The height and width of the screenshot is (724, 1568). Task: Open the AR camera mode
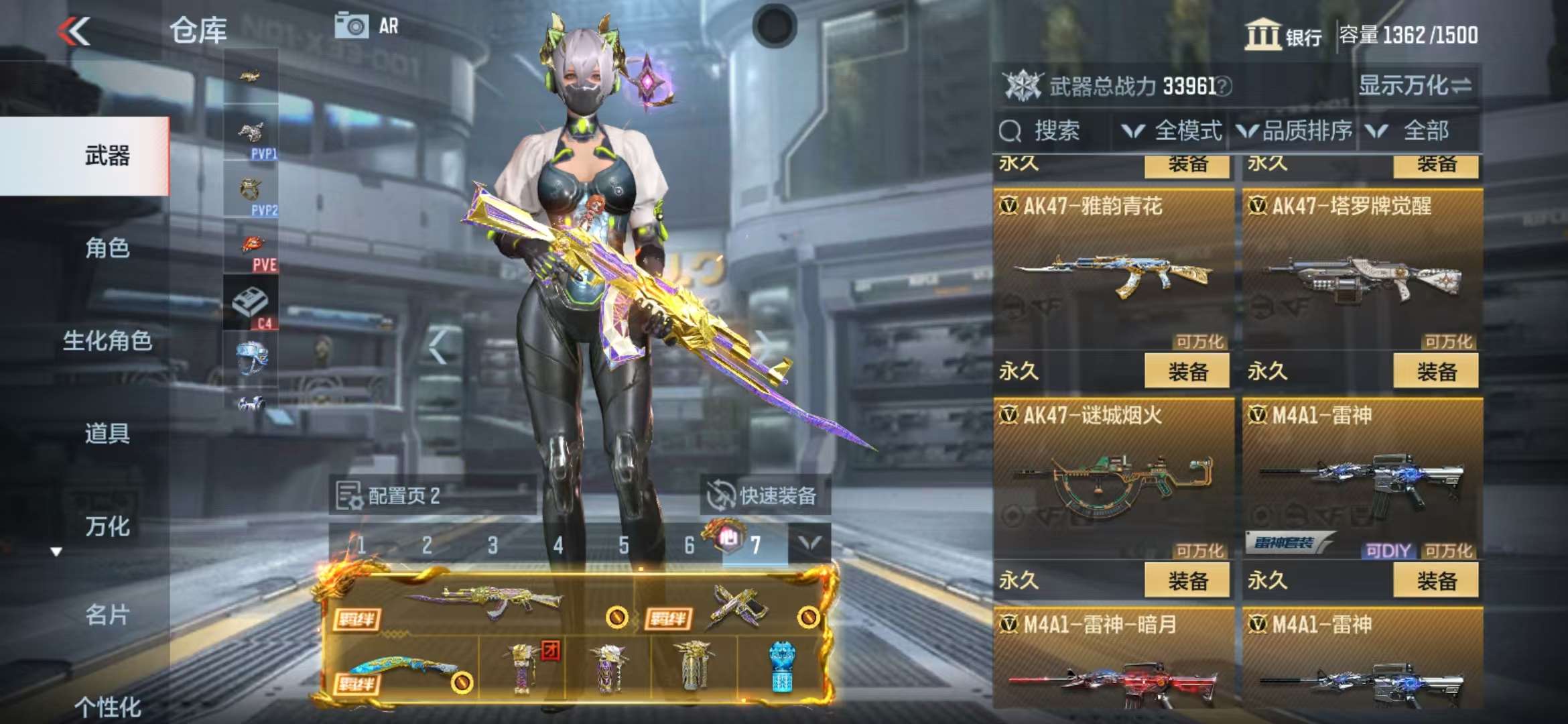367,26
